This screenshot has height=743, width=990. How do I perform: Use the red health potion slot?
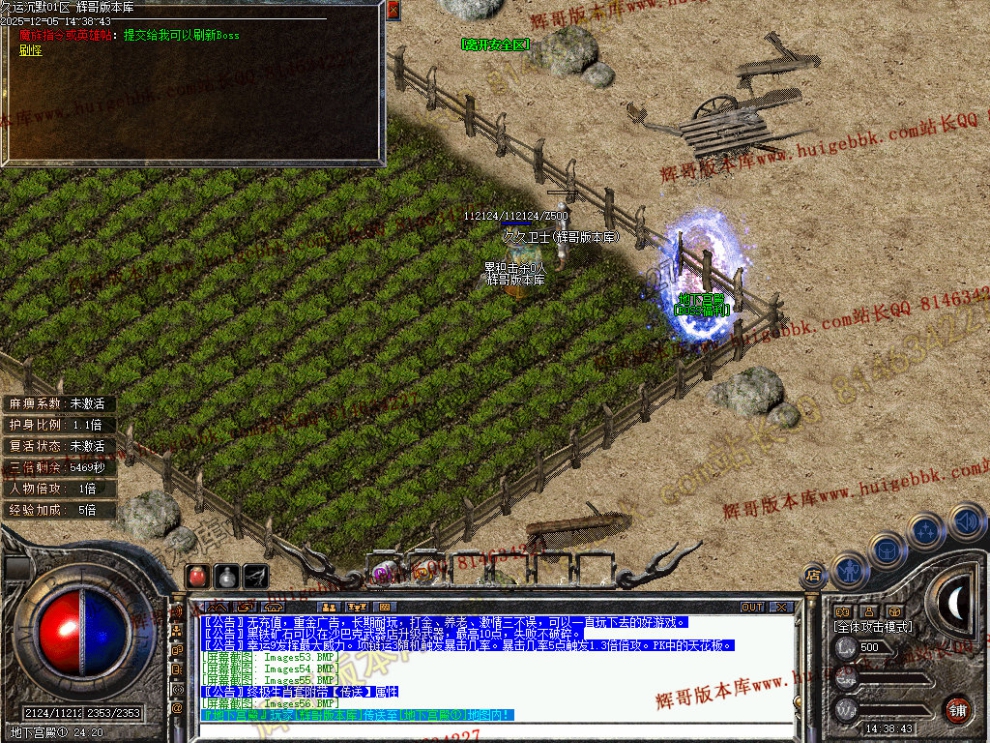[x=198, y=577]
